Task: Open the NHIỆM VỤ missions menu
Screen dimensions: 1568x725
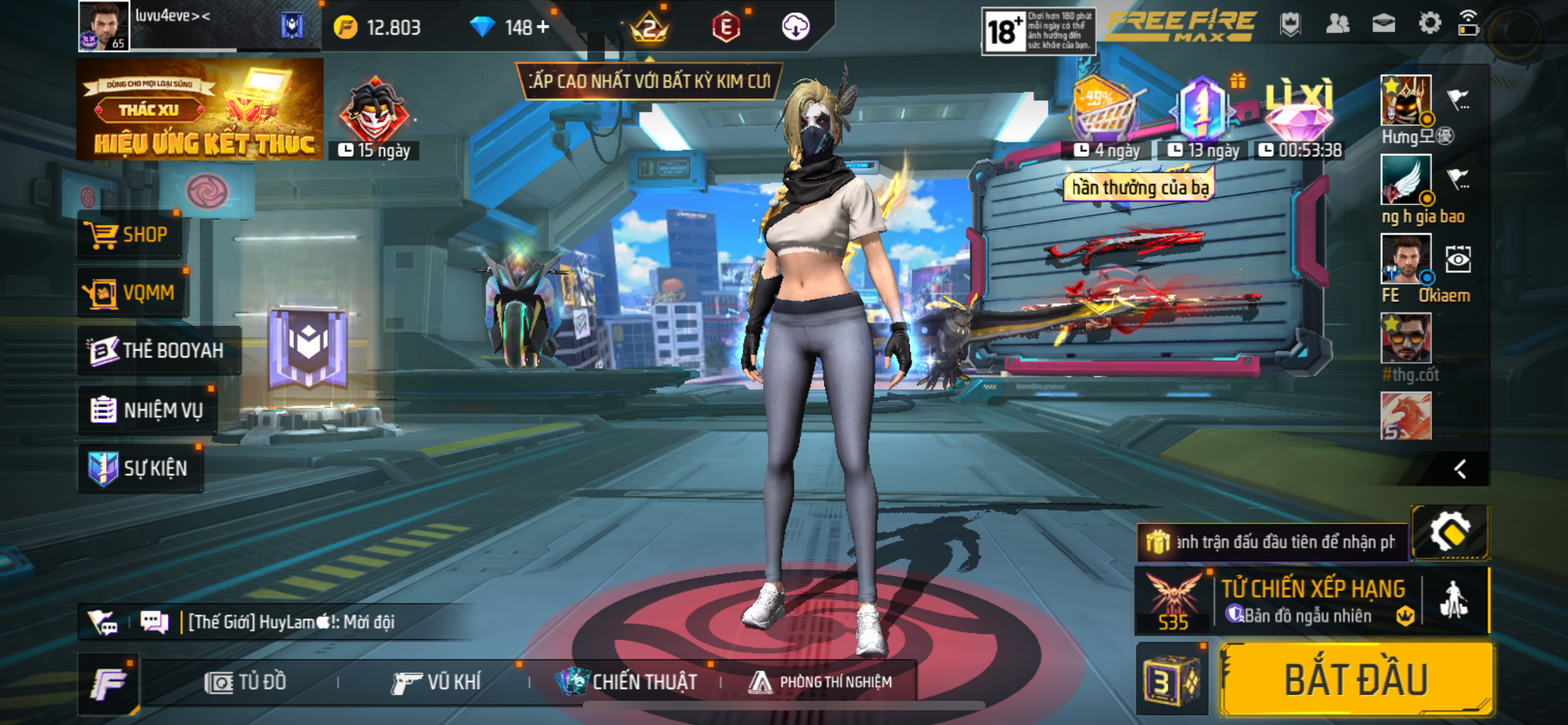Action: (x=147, y=410)
